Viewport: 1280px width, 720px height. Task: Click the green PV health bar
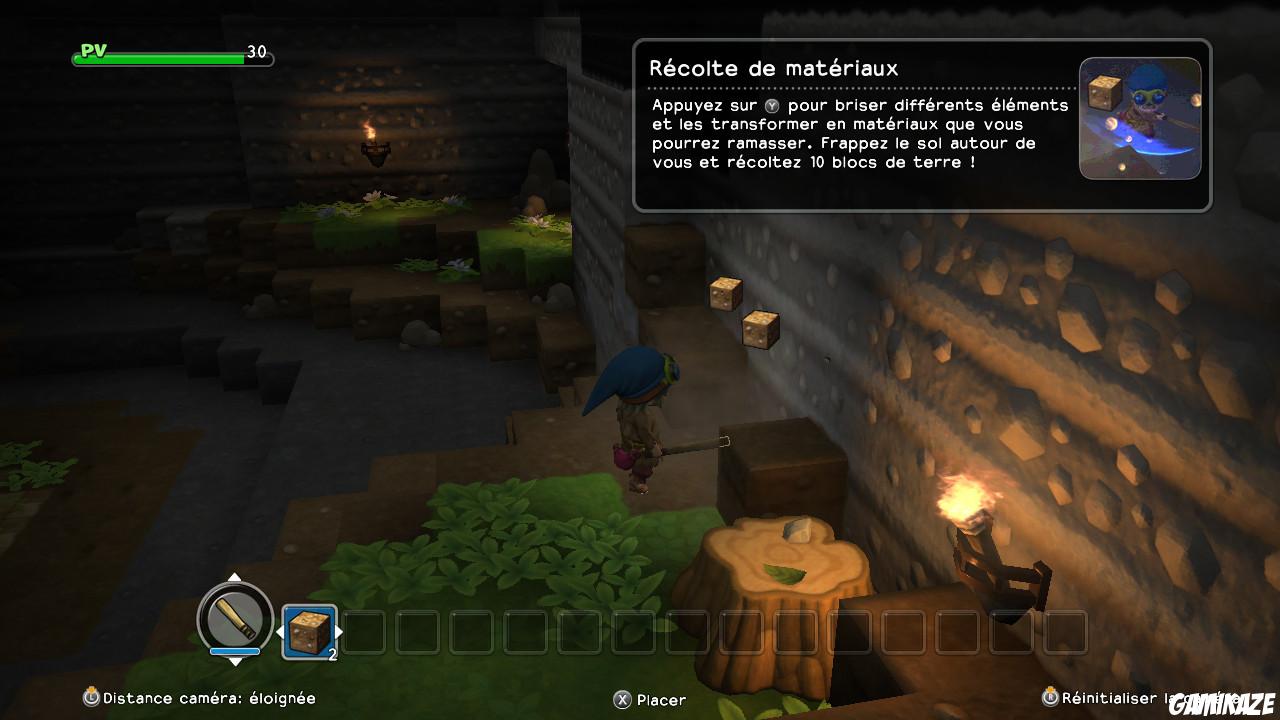click(x=160, y=57)
